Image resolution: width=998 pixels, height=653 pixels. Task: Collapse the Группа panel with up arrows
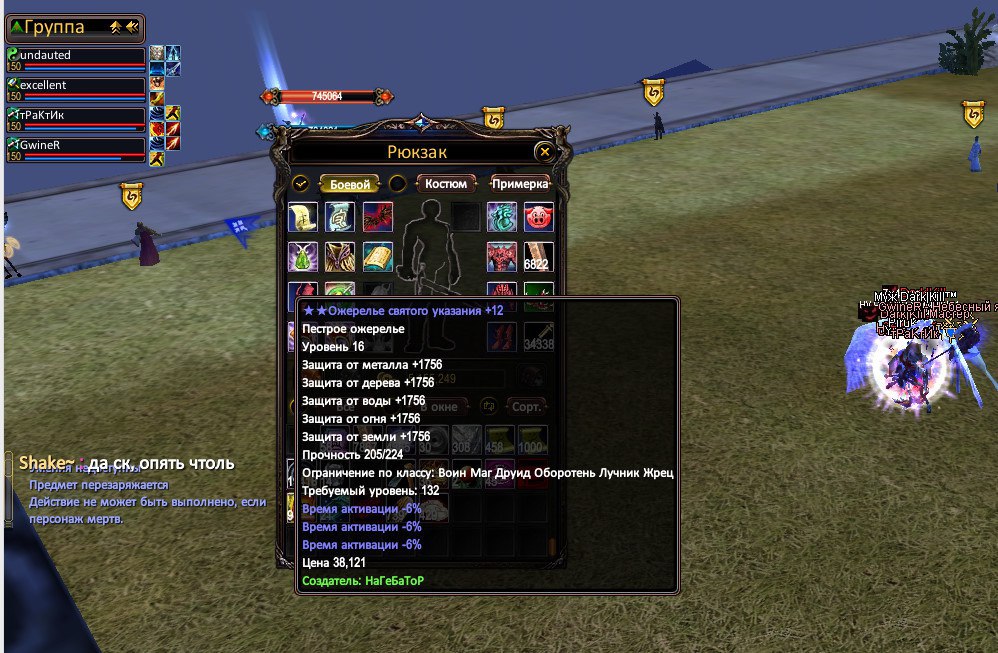tap(116, 27)
